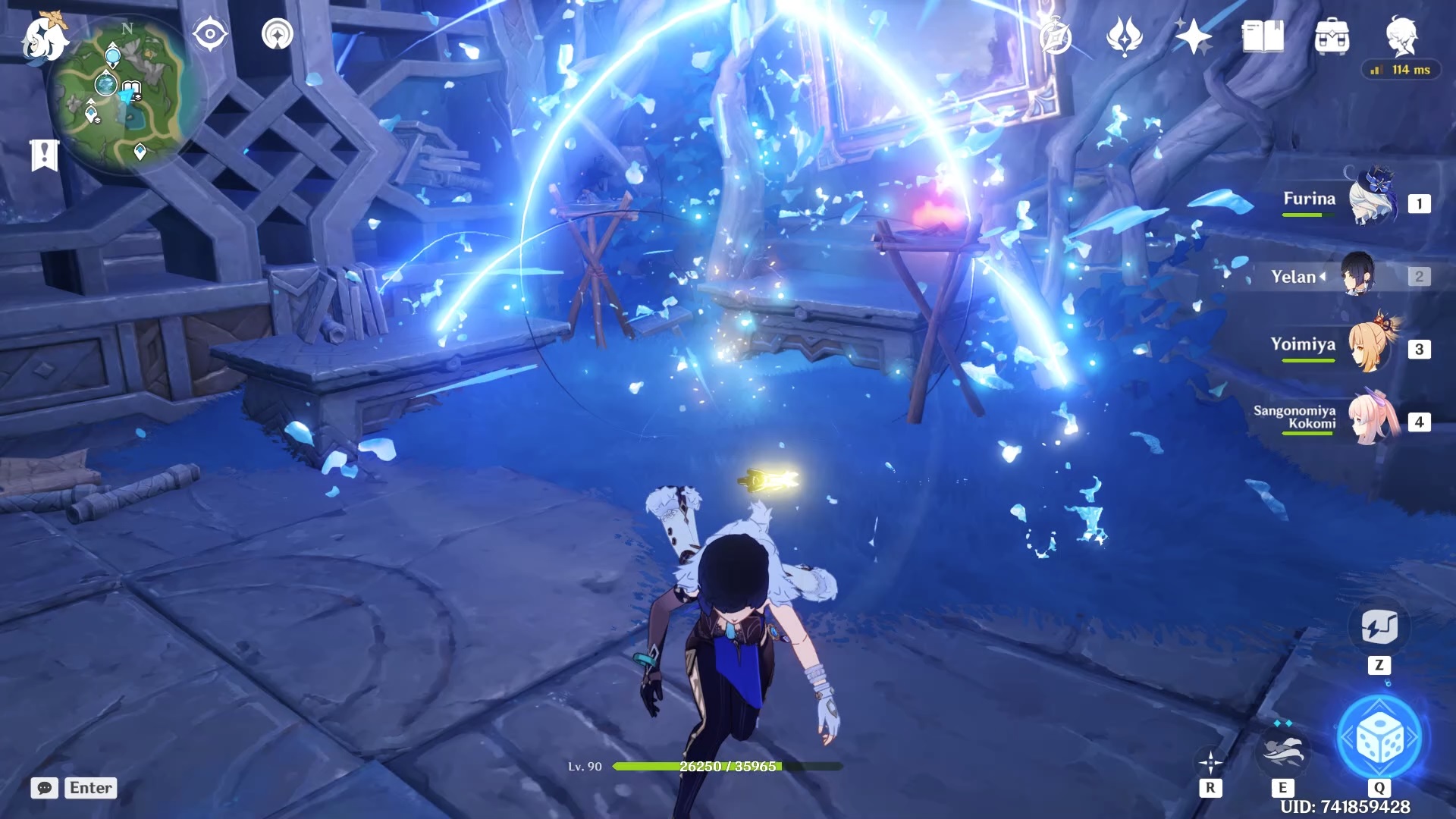Open the compass events icon
The width and height of the screenshot is (1456, 819).
point(1055,37)
